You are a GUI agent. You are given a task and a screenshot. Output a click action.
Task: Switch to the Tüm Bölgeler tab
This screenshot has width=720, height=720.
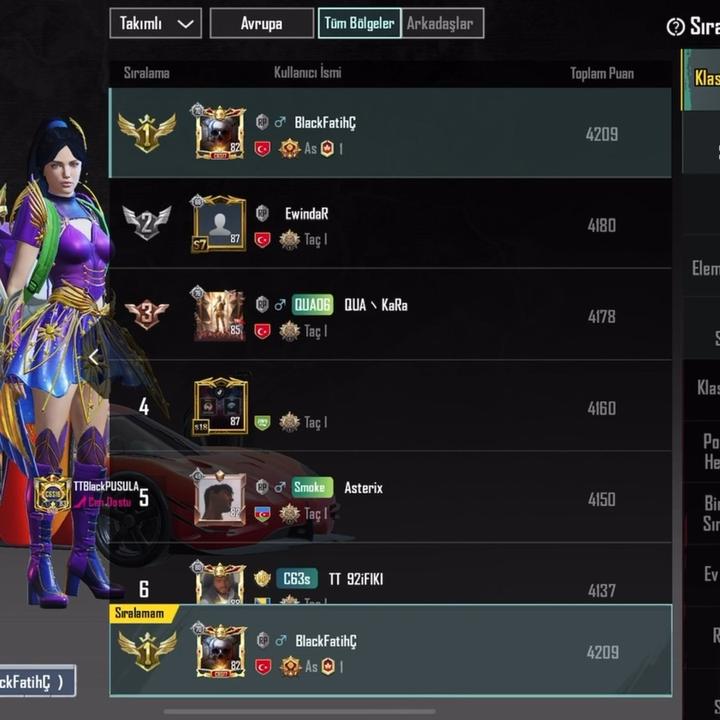click(359, 23)
